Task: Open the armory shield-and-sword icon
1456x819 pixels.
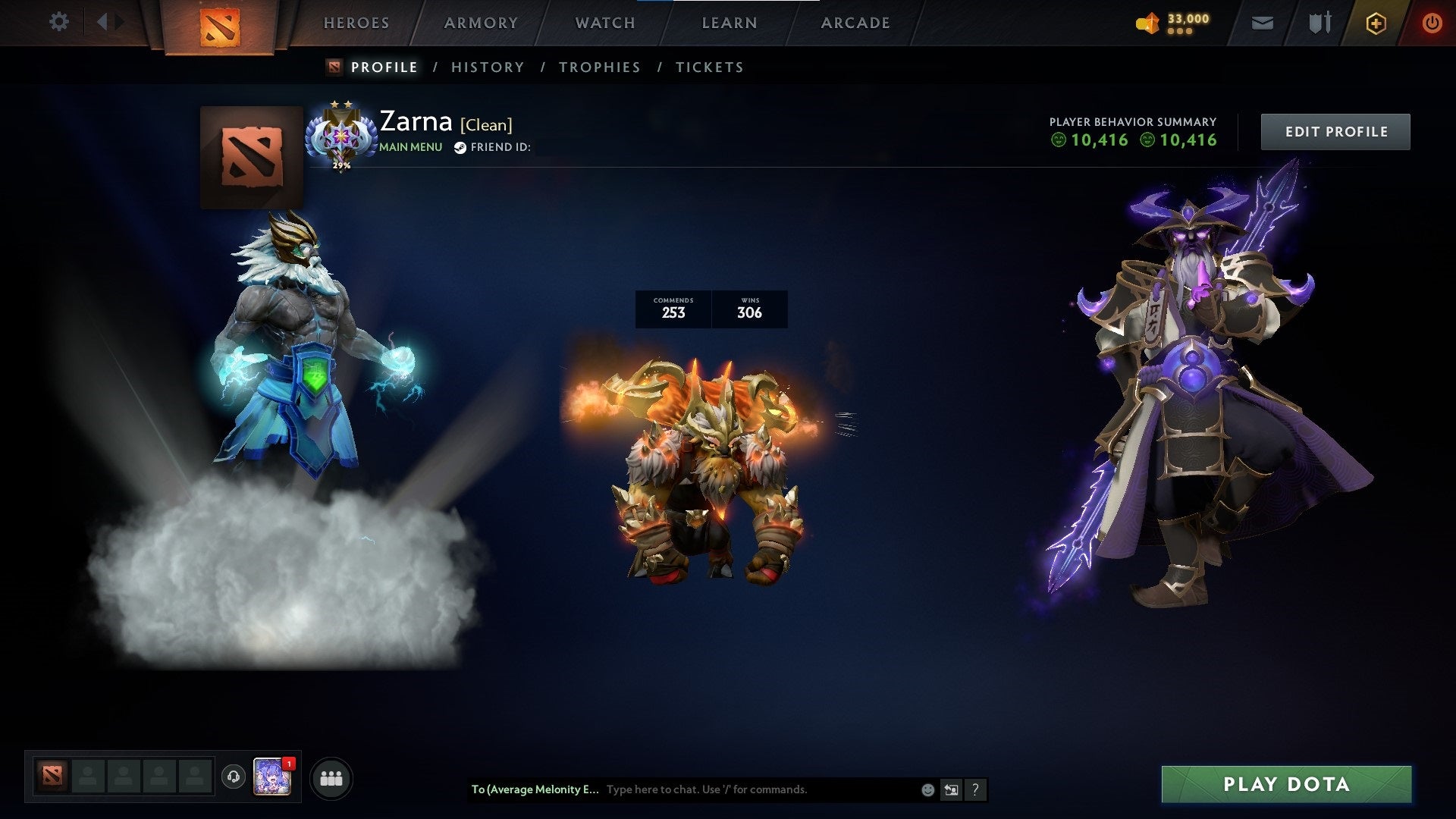Action: 1319,22
